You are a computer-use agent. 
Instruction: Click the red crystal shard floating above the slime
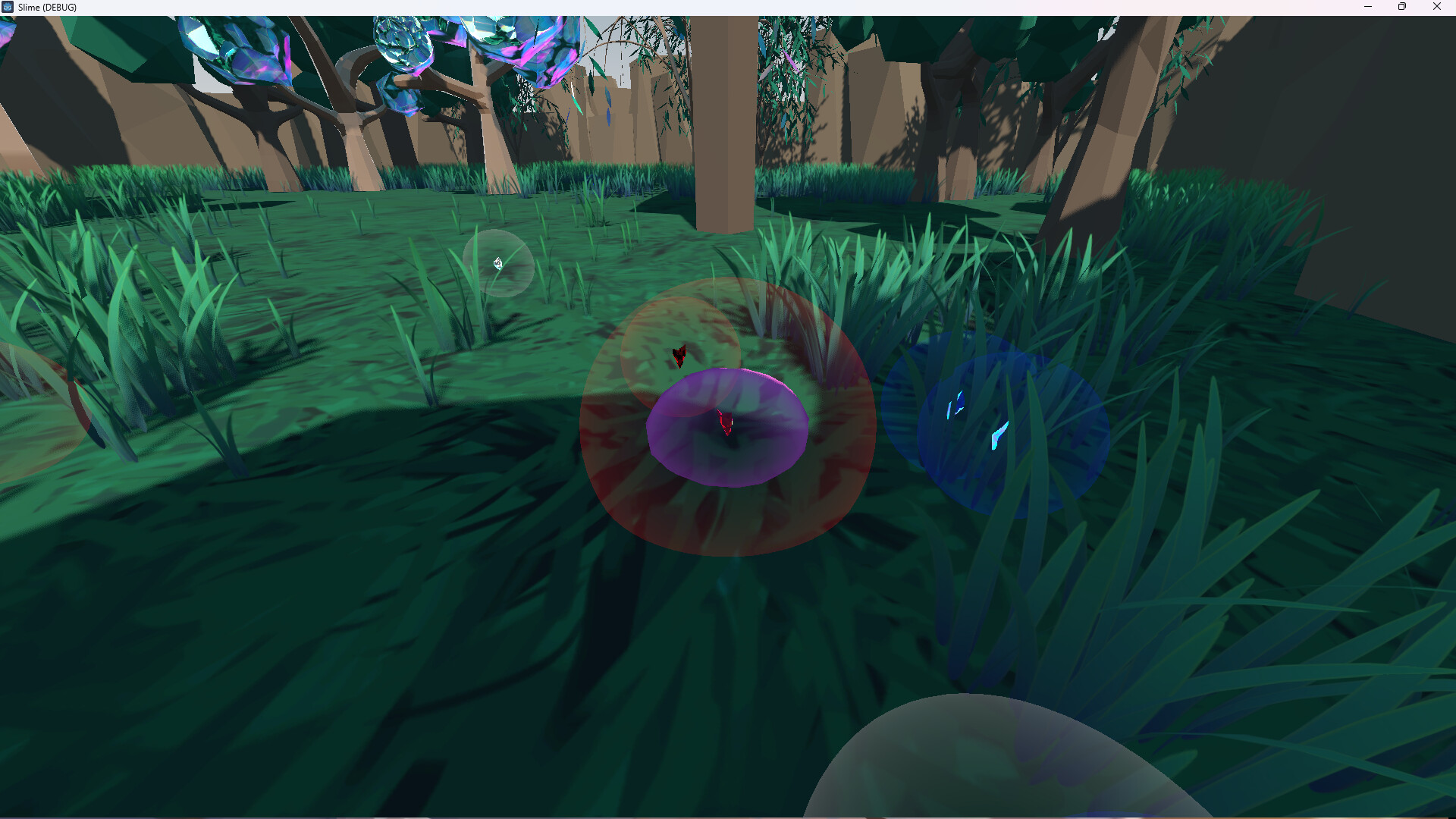[x=679, y=355]
